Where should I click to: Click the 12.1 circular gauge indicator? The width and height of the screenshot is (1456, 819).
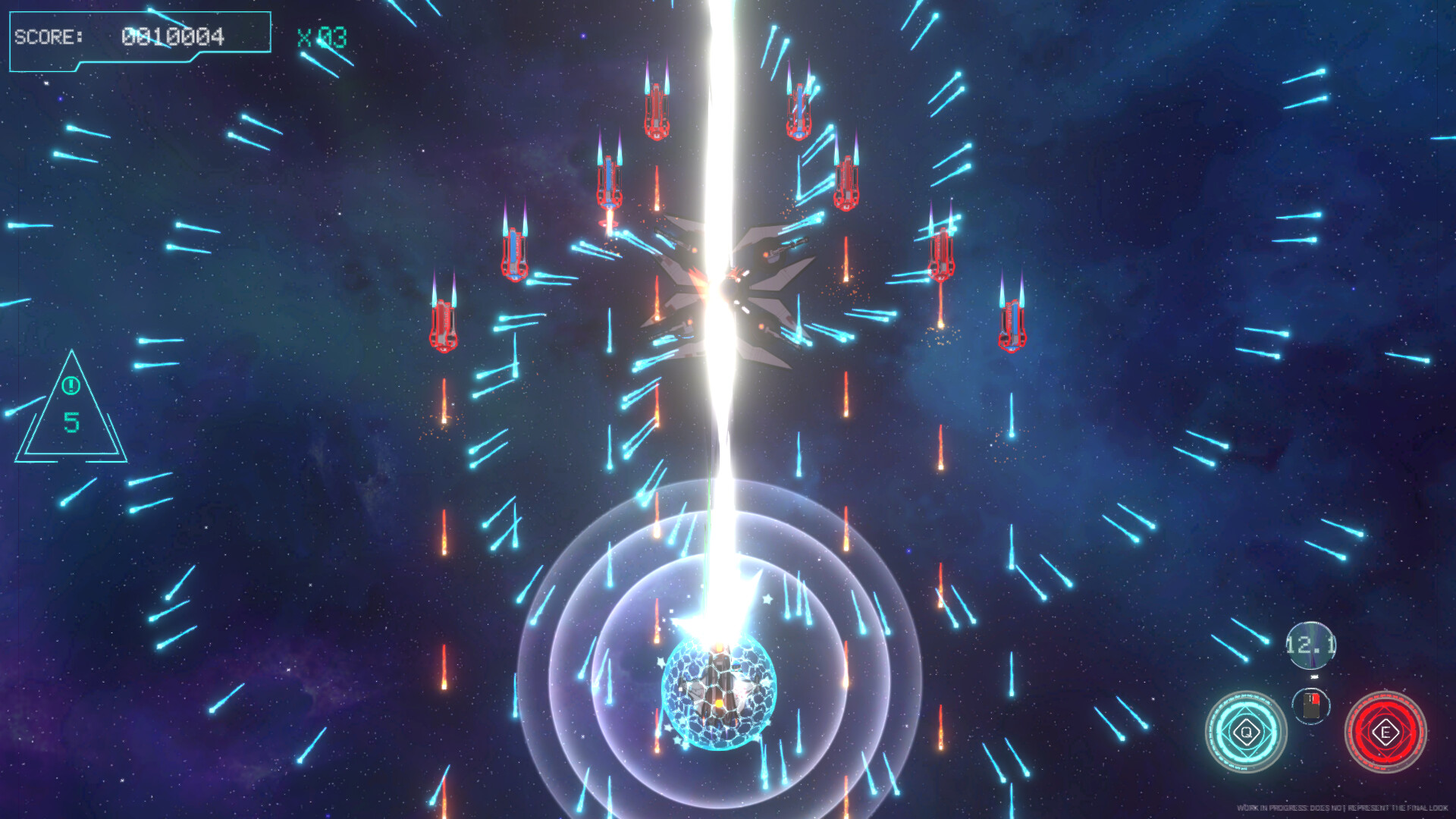coord(1310,645)
